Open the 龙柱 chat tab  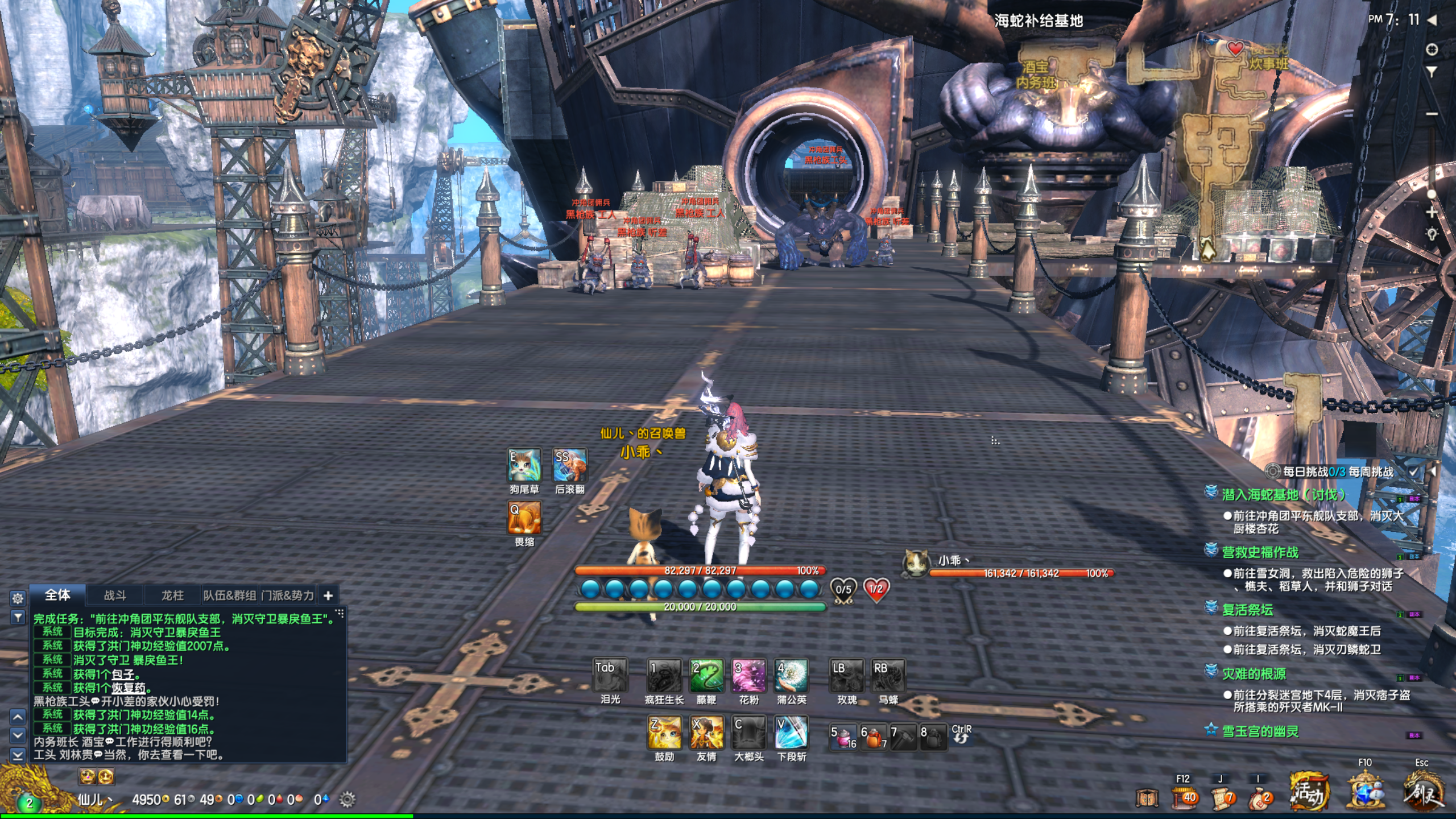tap(172, 595)
